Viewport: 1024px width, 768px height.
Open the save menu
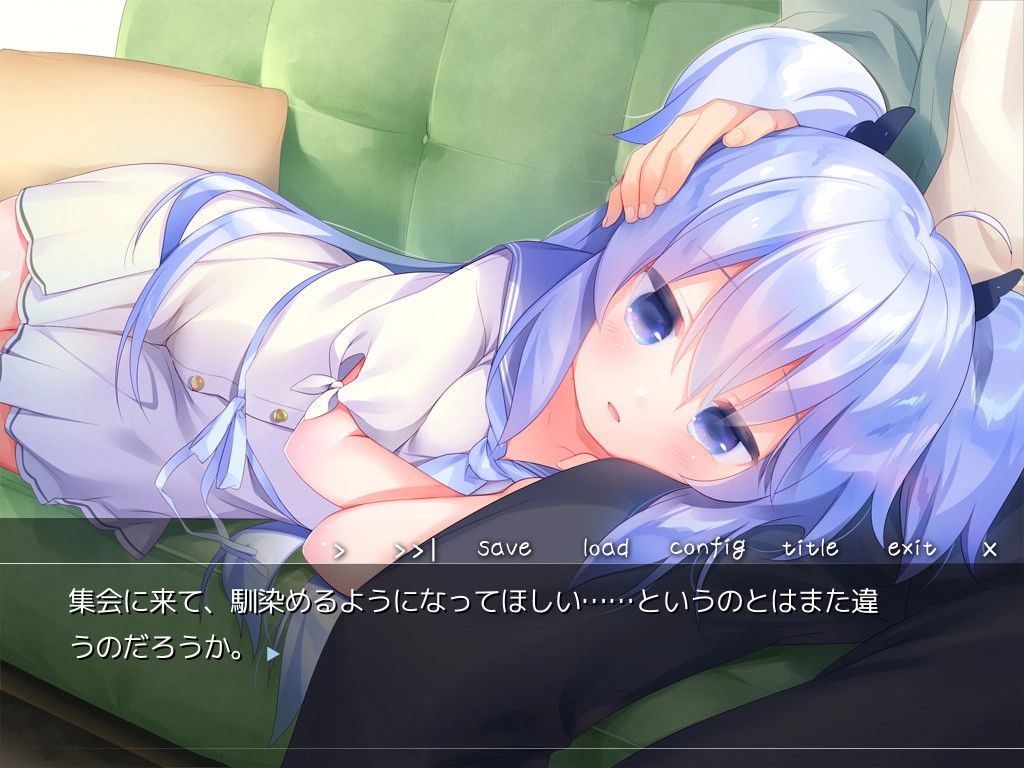tap(504, 548)
